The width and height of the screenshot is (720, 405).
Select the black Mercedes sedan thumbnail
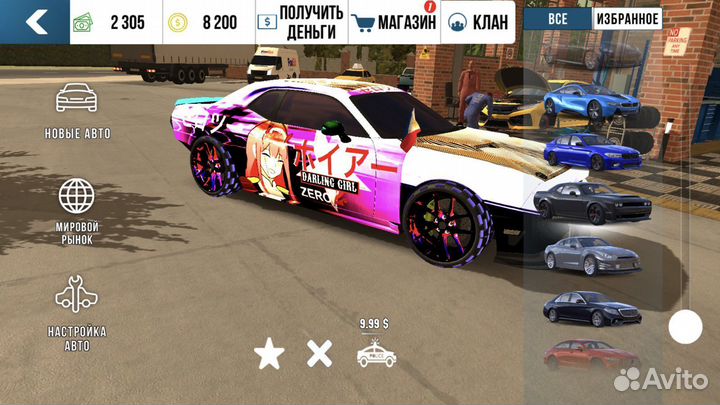(583, 307)
